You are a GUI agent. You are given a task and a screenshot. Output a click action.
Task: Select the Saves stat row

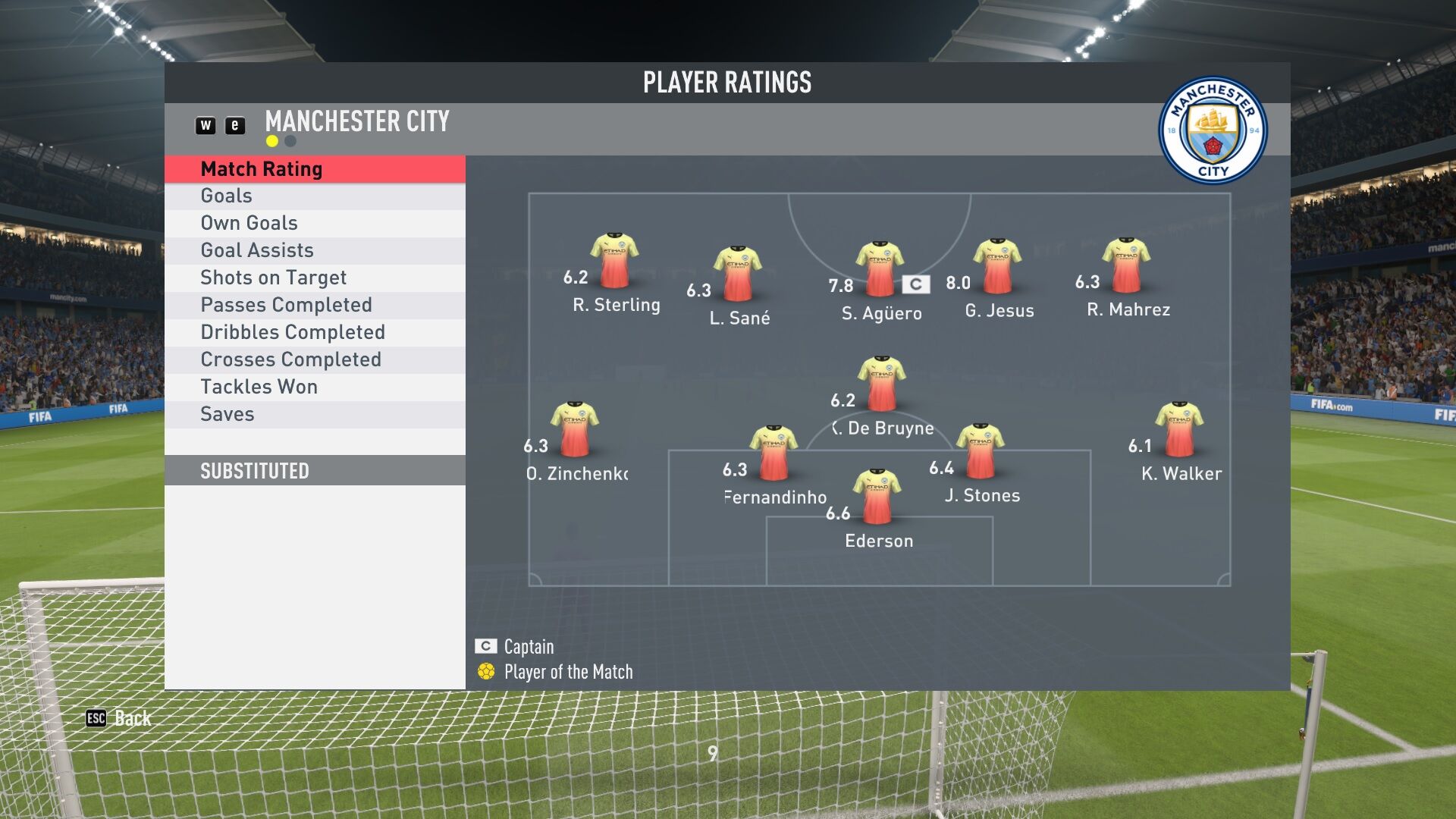click(314, 415)
